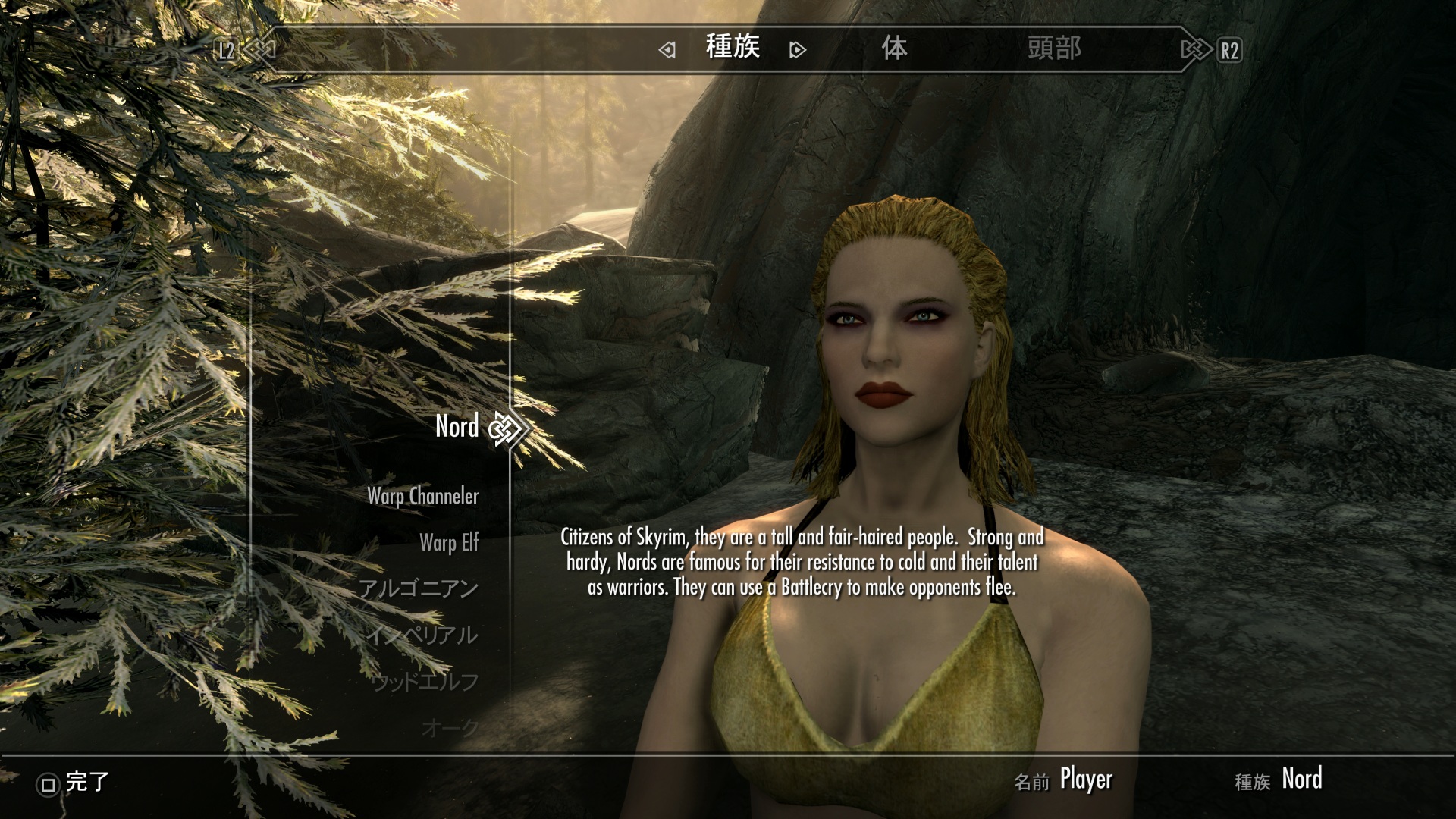This screenshot has height=819, width=1456.
Task: Click the left arrow beside 種族
Action: [667, 51]
